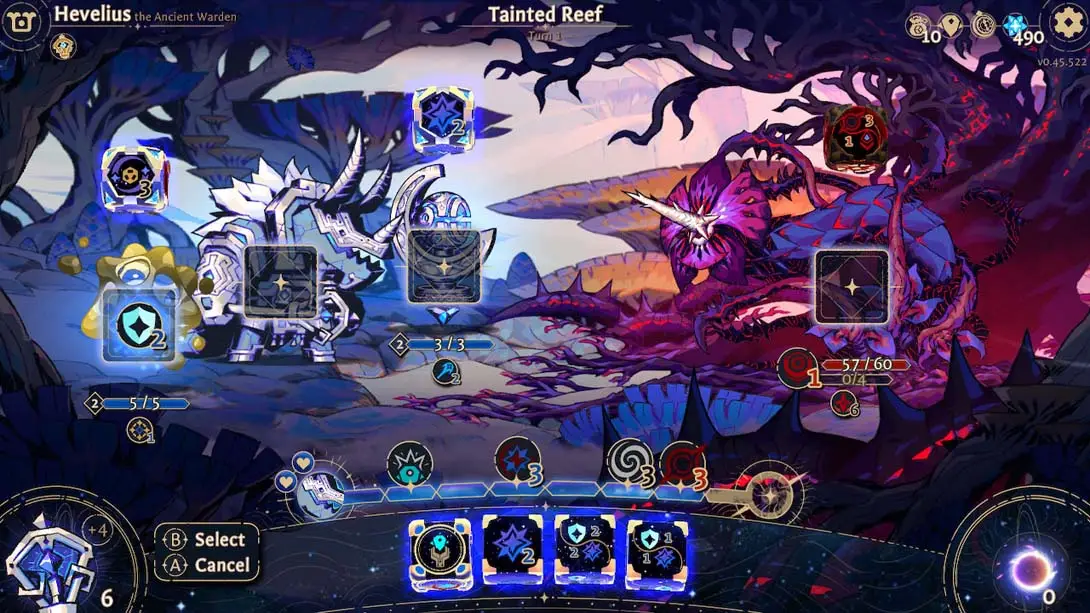This screenshot has height=613, width=1090.
Task: Open the camera menu beside Hevelius' name
Action: (20, 22)
